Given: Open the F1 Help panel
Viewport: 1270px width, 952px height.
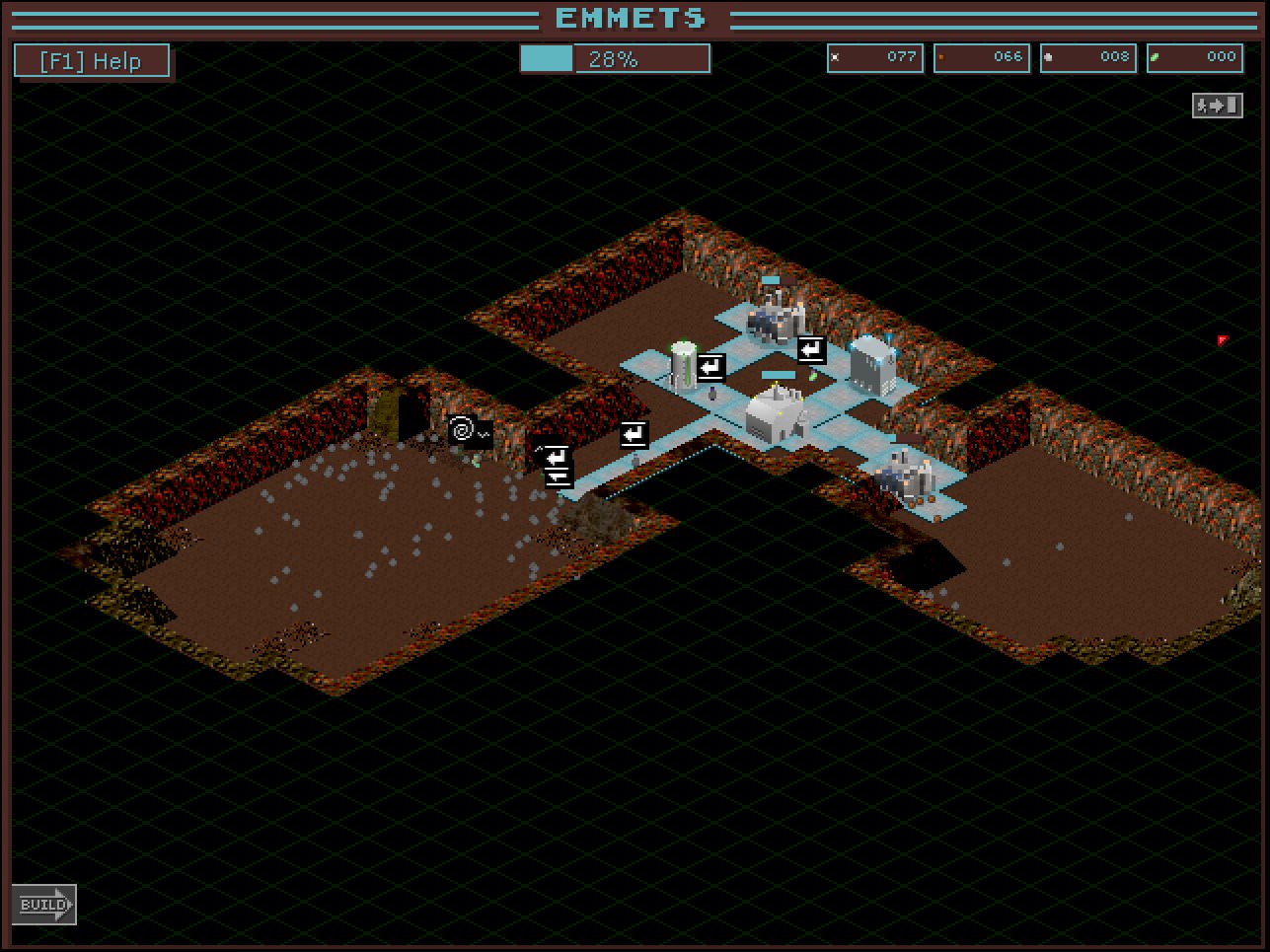Looking at the screenshot, I should (91, 61).
